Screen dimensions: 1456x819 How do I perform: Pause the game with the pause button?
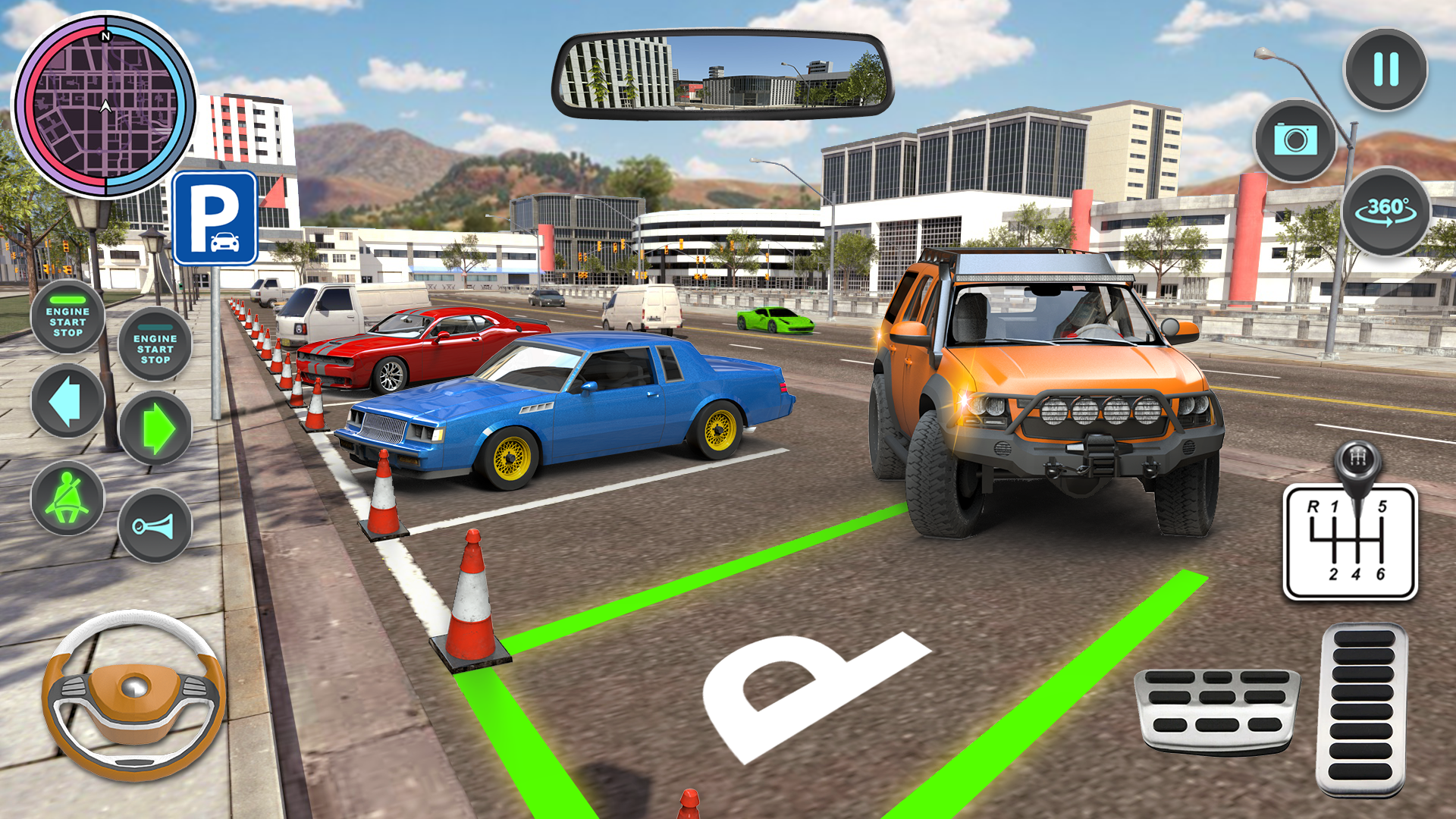(1385, 71)
